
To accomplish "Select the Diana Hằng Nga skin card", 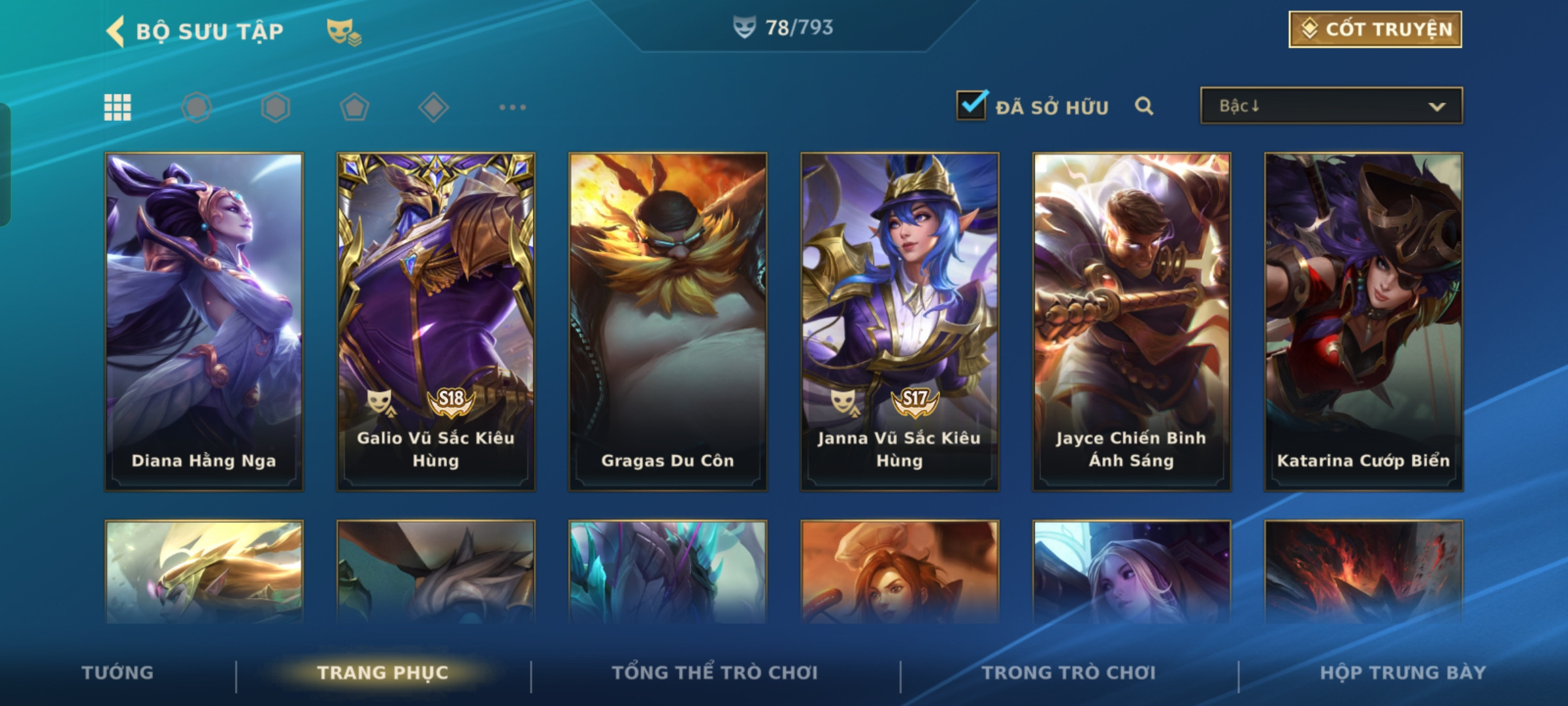I will [x=204, y=321].
